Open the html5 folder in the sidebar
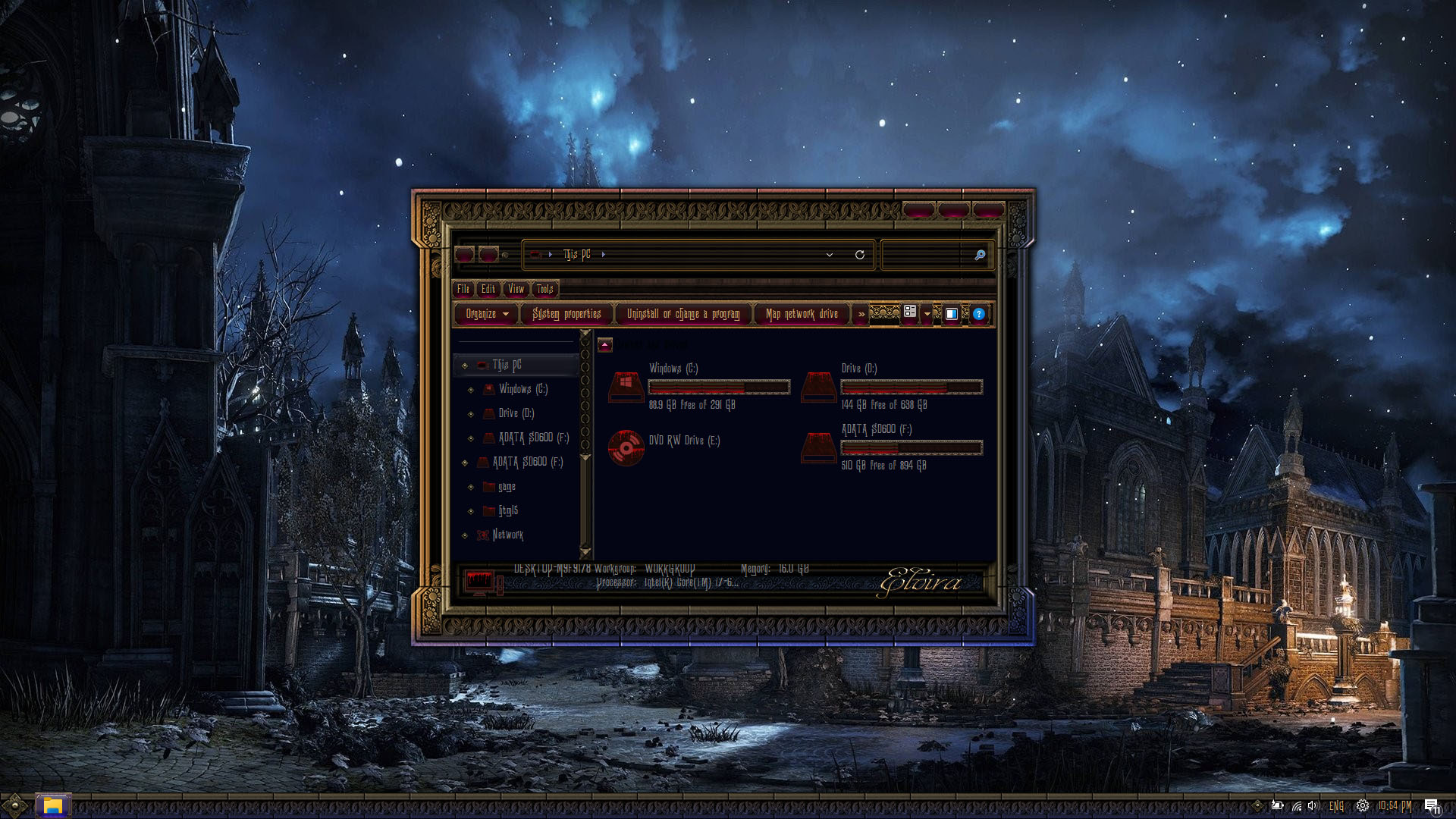 pos(508,511)
